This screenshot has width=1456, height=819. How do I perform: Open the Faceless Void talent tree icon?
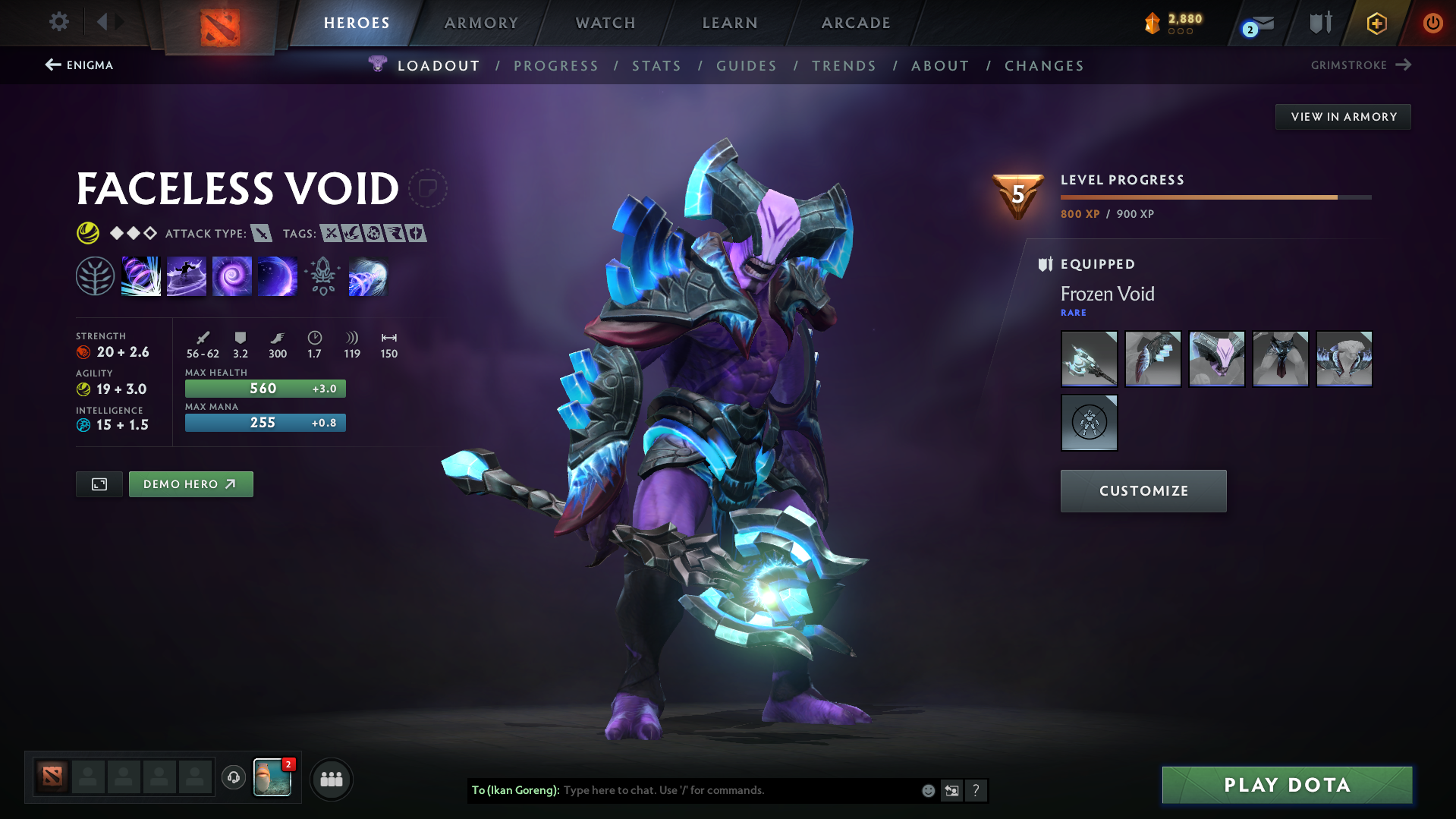click(x=96, y=276)
